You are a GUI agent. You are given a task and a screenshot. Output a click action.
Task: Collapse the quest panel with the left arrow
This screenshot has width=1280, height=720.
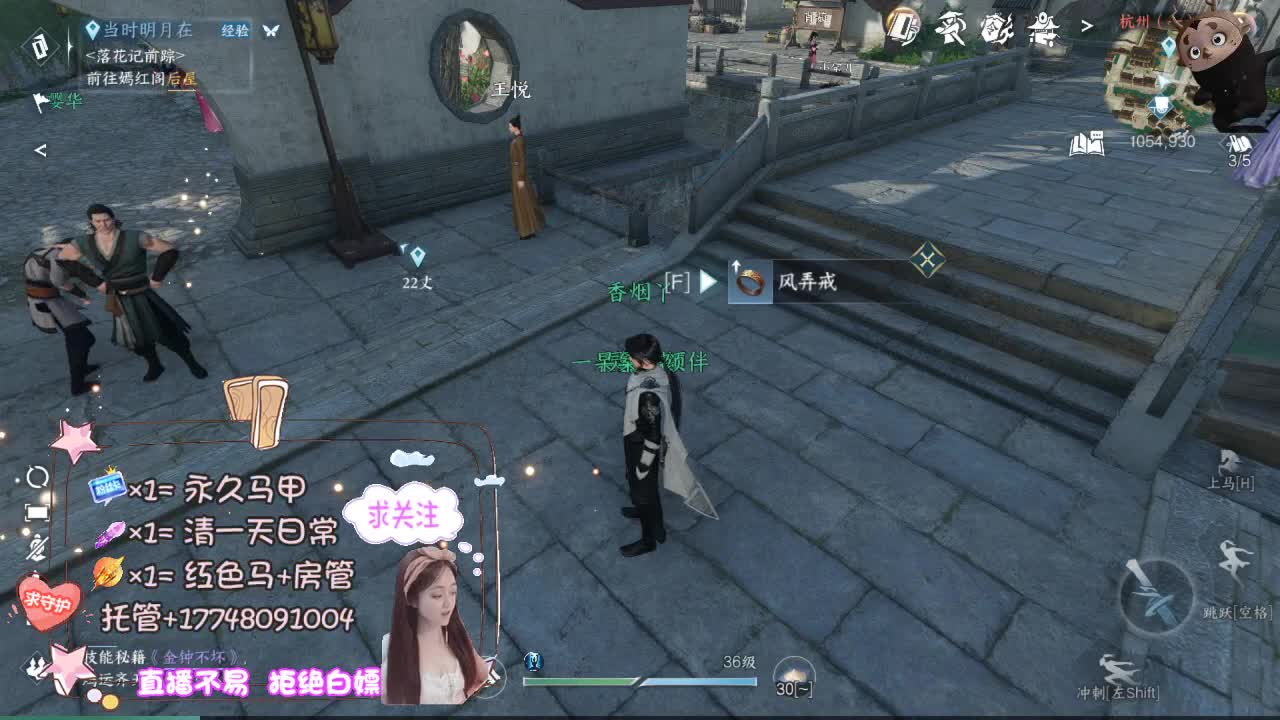tap(40, 150)
